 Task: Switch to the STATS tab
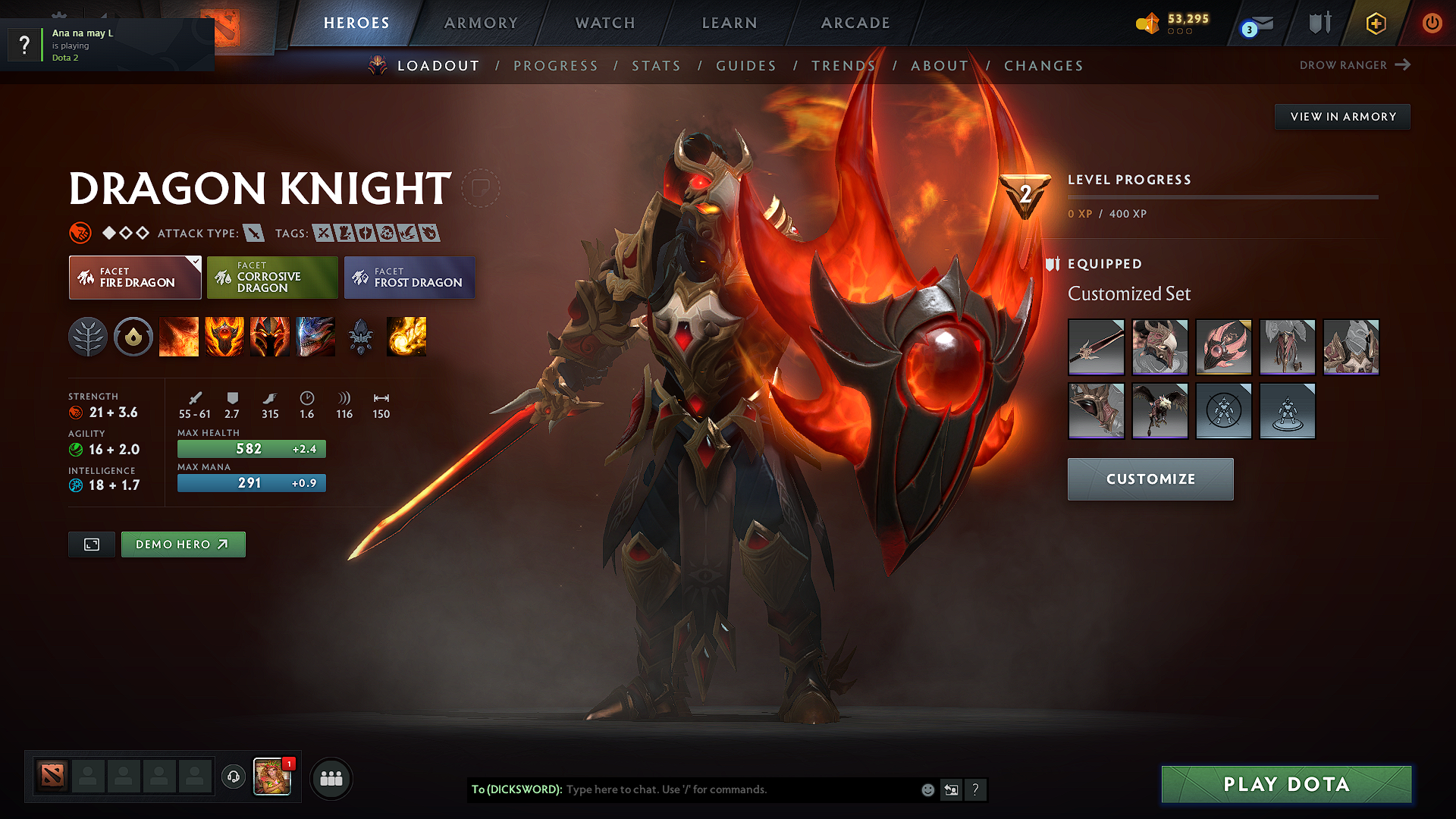point(656,66)
